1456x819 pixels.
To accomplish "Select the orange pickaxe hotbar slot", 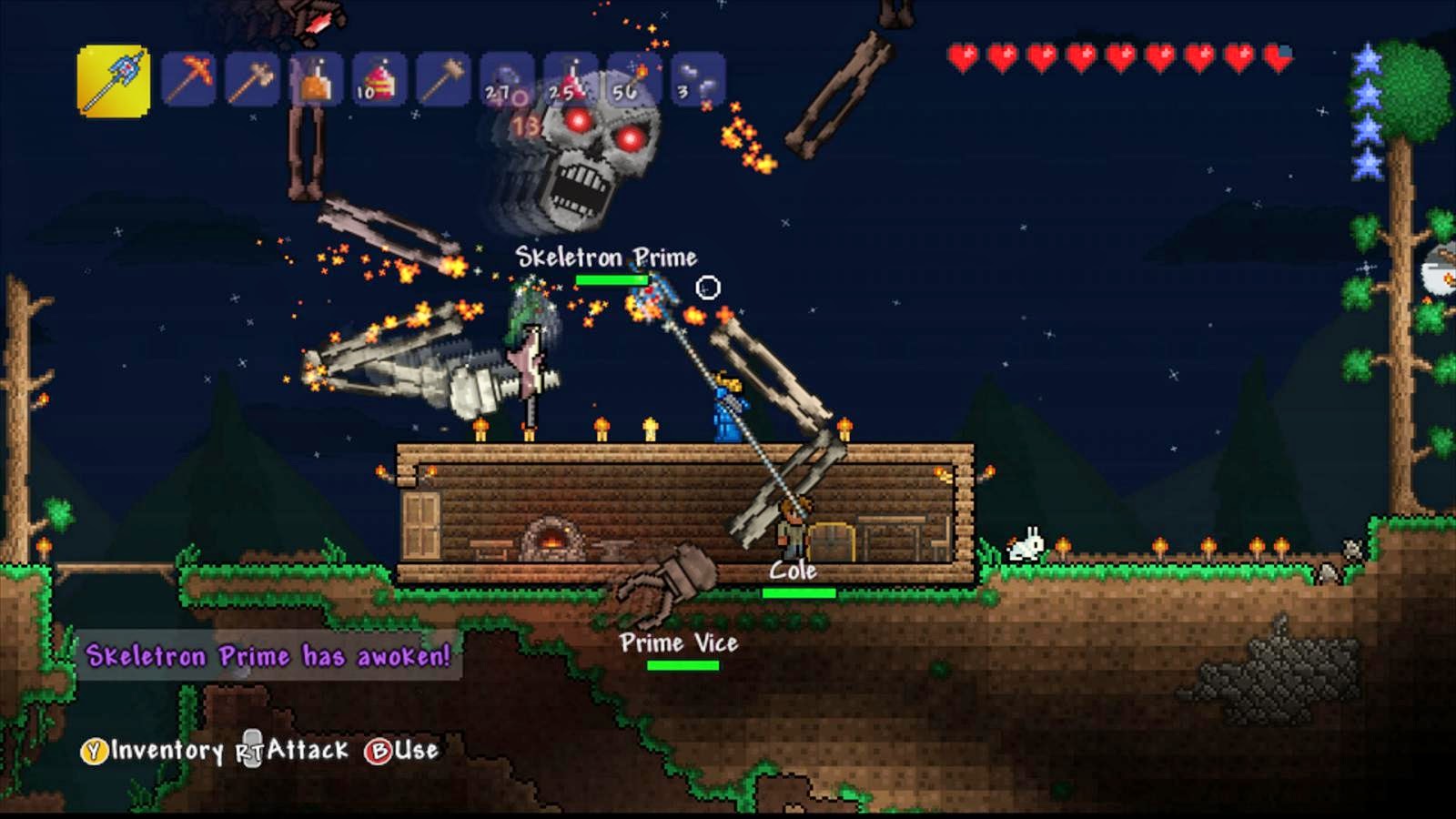I will tap(188, 79).
